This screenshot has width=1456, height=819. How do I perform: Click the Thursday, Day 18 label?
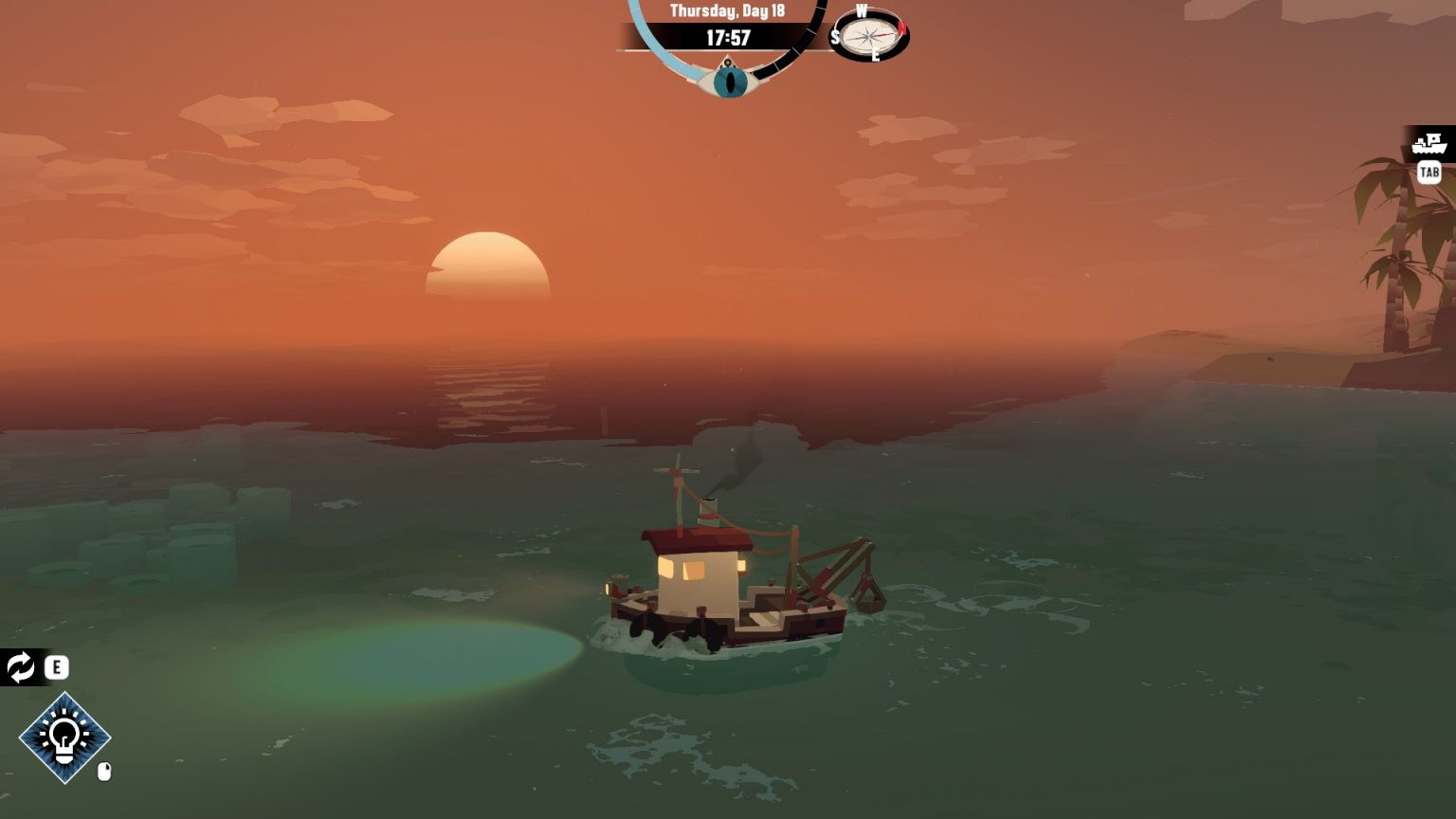727,10
